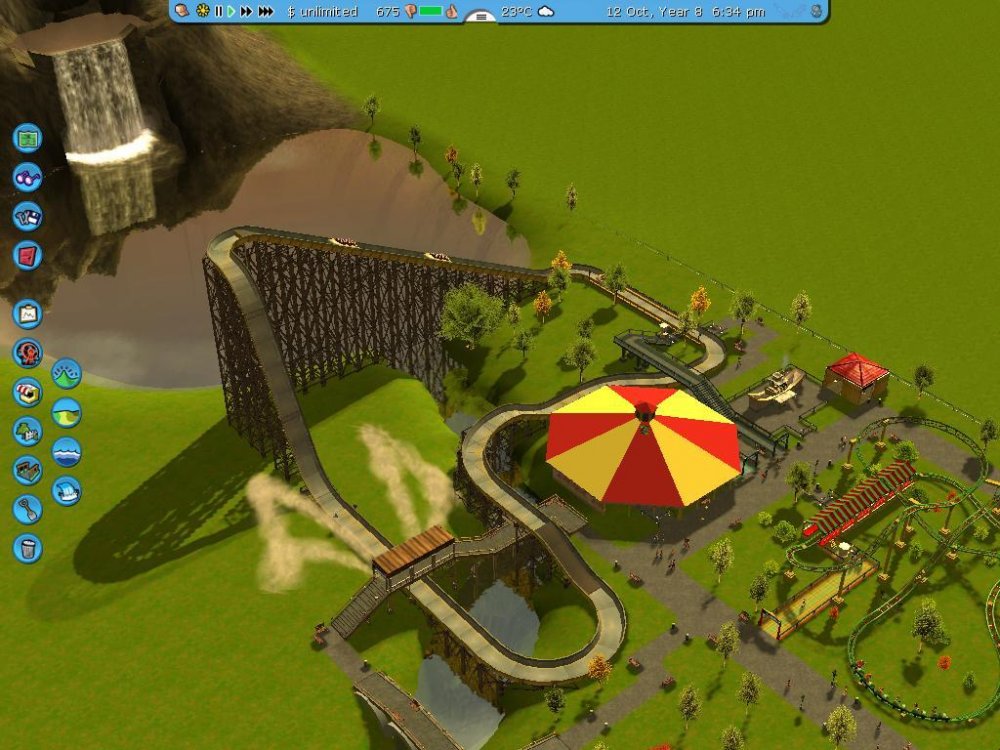Set game to normal play speed

231,11
